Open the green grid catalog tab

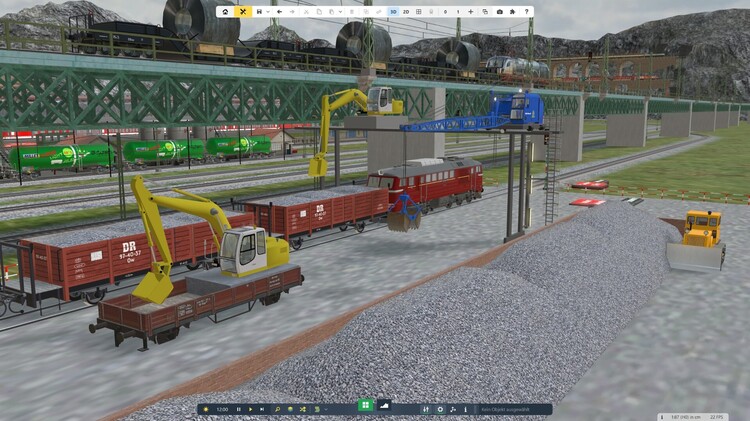coord(365,406)
